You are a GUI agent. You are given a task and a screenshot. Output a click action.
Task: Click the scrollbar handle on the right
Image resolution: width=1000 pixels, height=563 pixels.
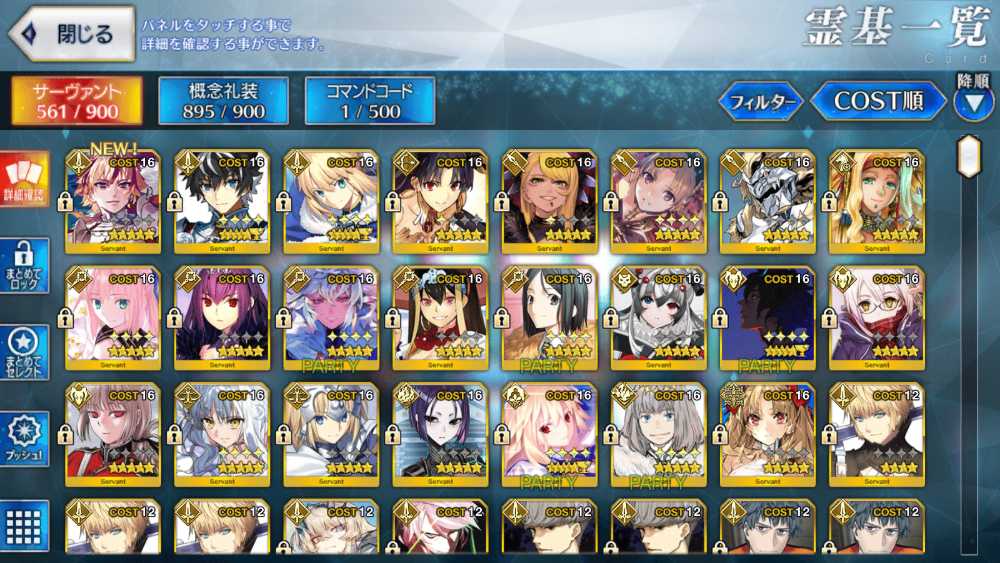967,156
